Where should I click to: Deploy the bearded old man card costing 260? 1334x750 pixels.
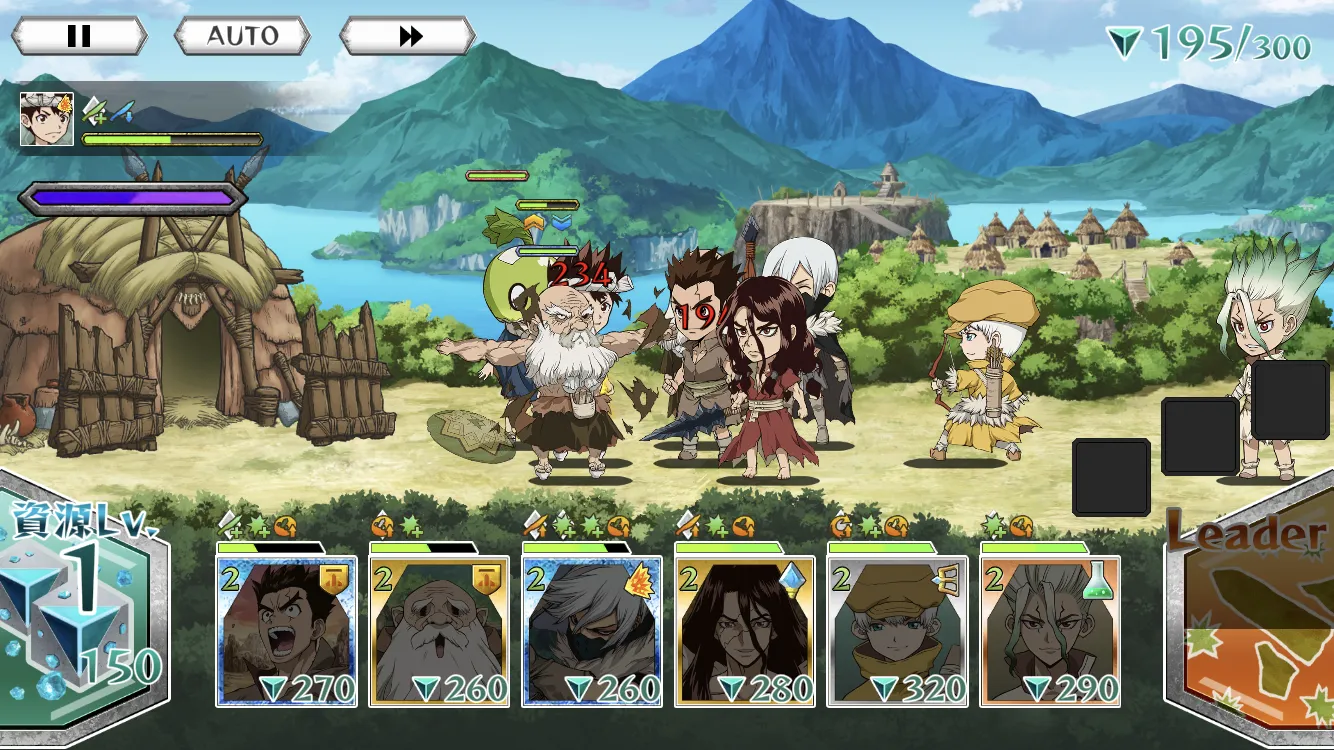439,631
